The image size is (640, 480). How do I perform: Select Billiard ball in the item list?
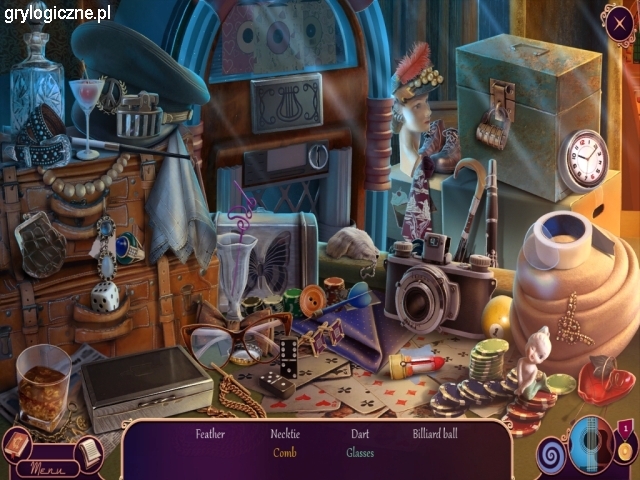point(435,434)
